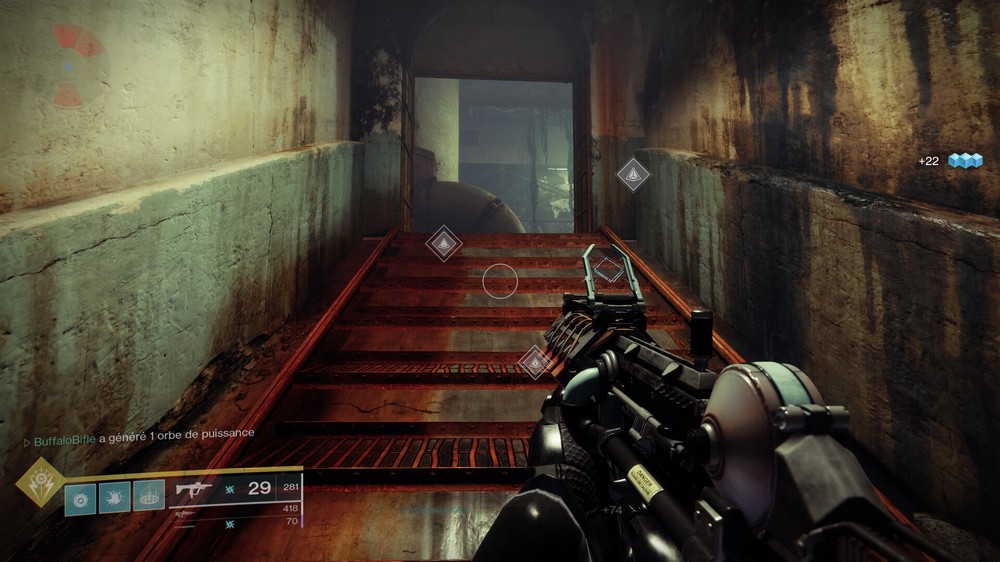The image size is (1000, 562).
Task: Activate the golden super ability diamond
Action: [41, 484]
